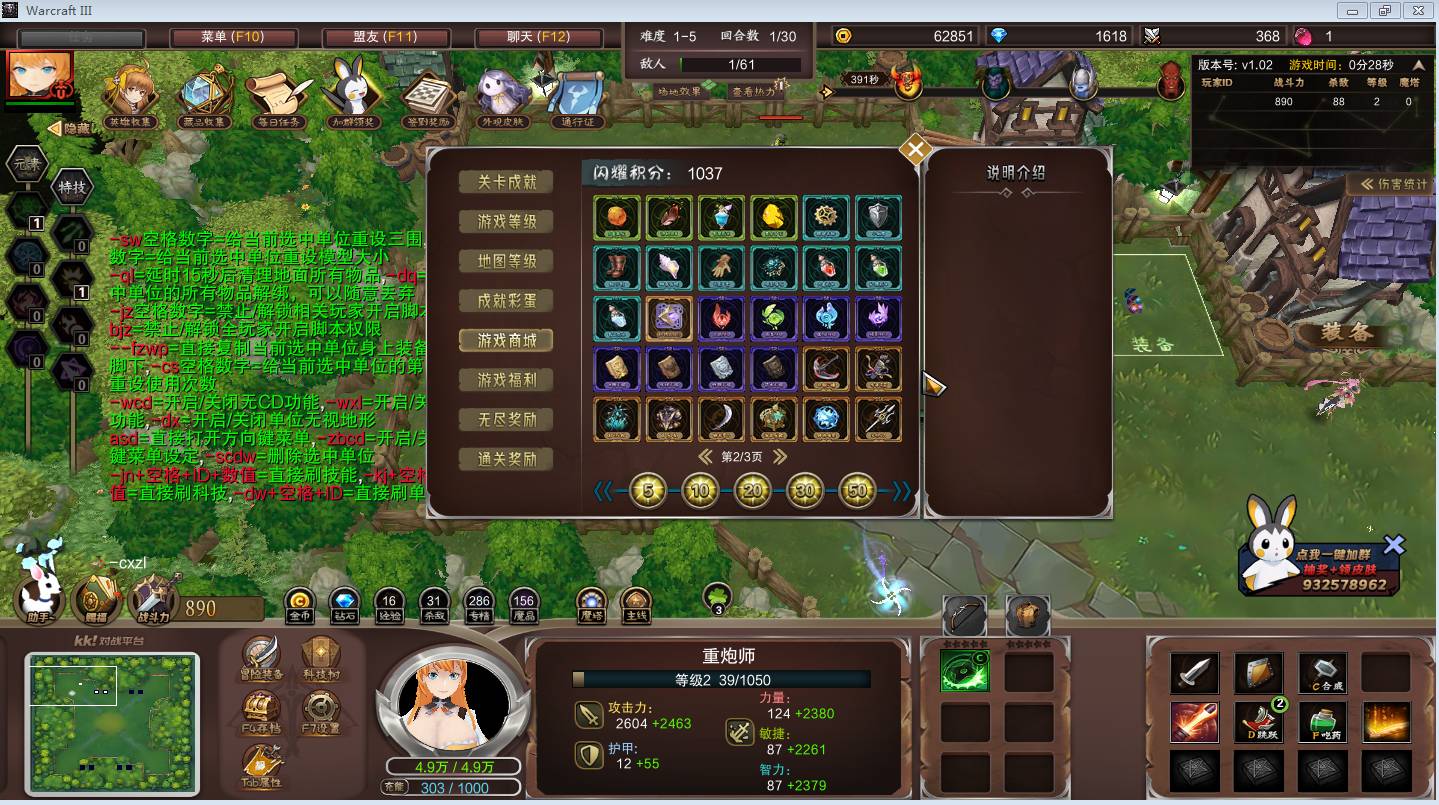Open the 菜单 (F10) menu
Screen dimensions: 1439x805
pos(232,37)
